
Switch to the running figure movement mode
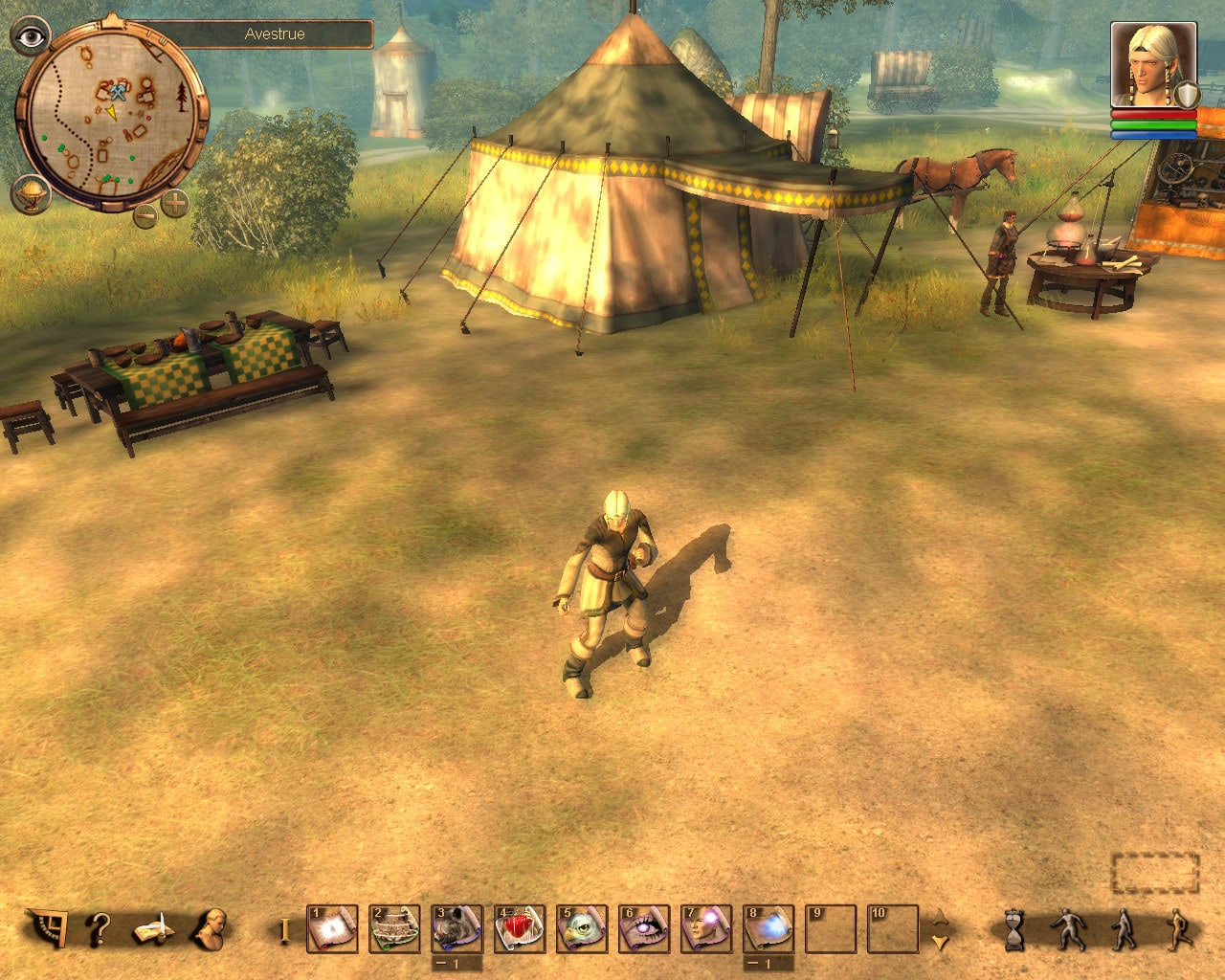(1176, 929)
